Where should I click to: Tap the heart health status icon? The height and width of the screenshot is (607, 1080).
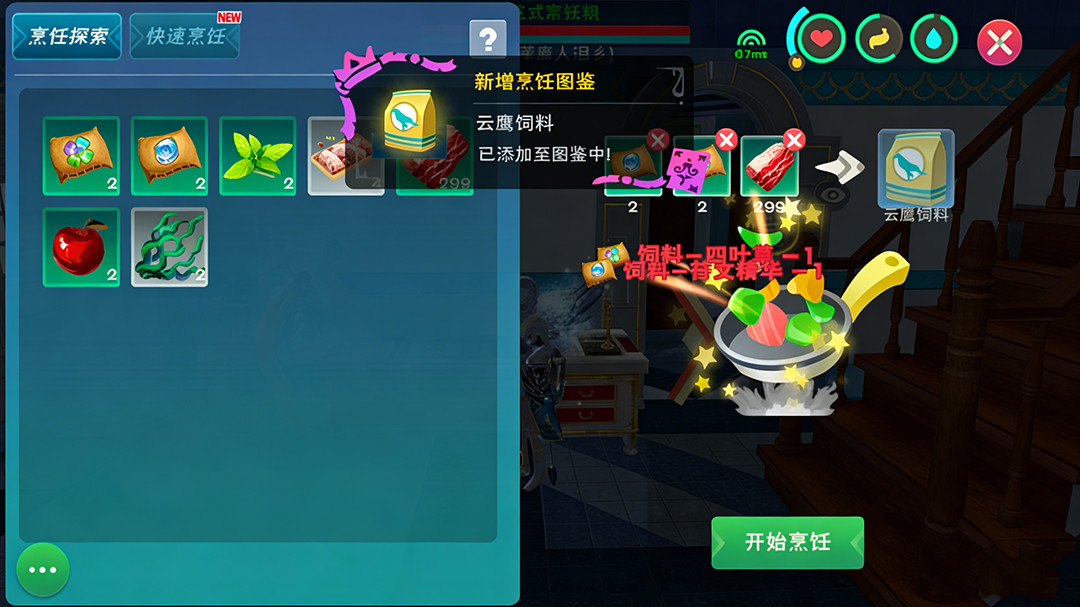(x=821, y=39)
